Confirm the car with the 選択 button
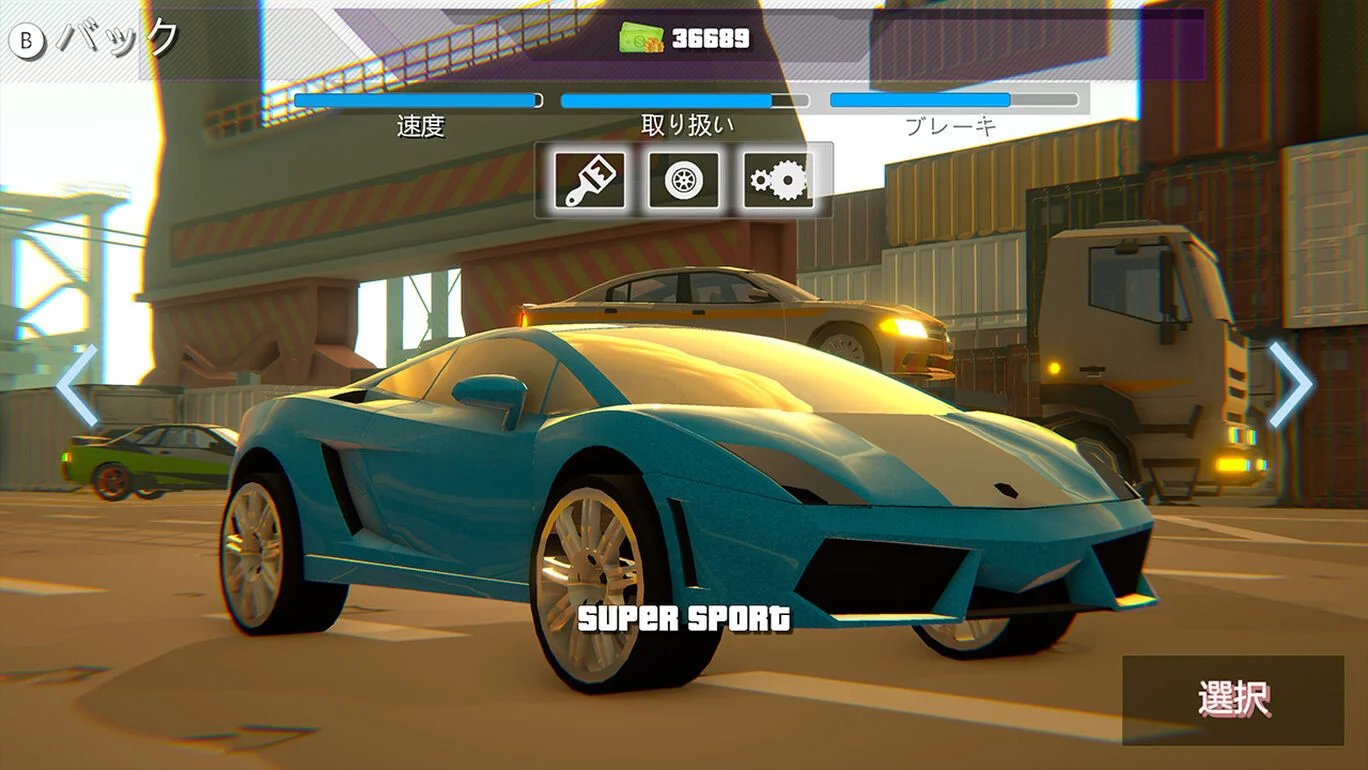The image size is (1368, 770). coord(1232,700)
